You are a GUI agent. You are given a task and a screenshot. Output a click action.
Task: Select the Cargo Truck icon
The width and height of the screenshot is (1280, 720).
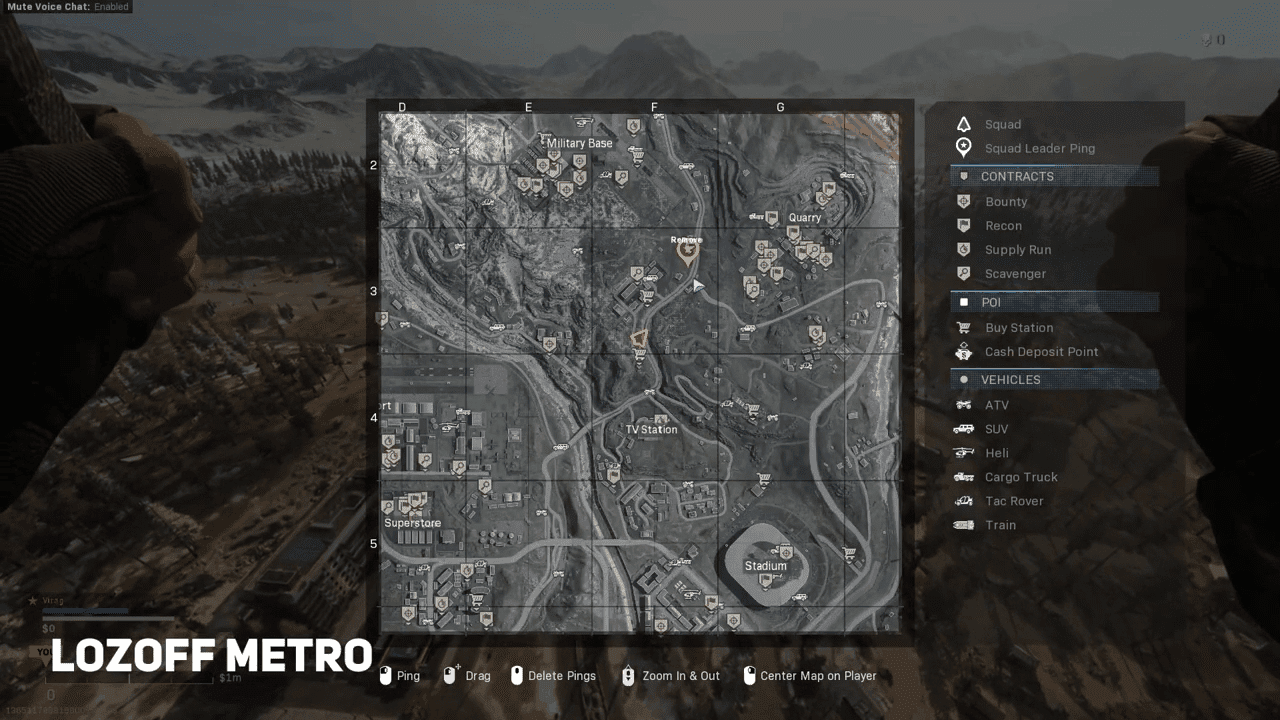(963, 476)
